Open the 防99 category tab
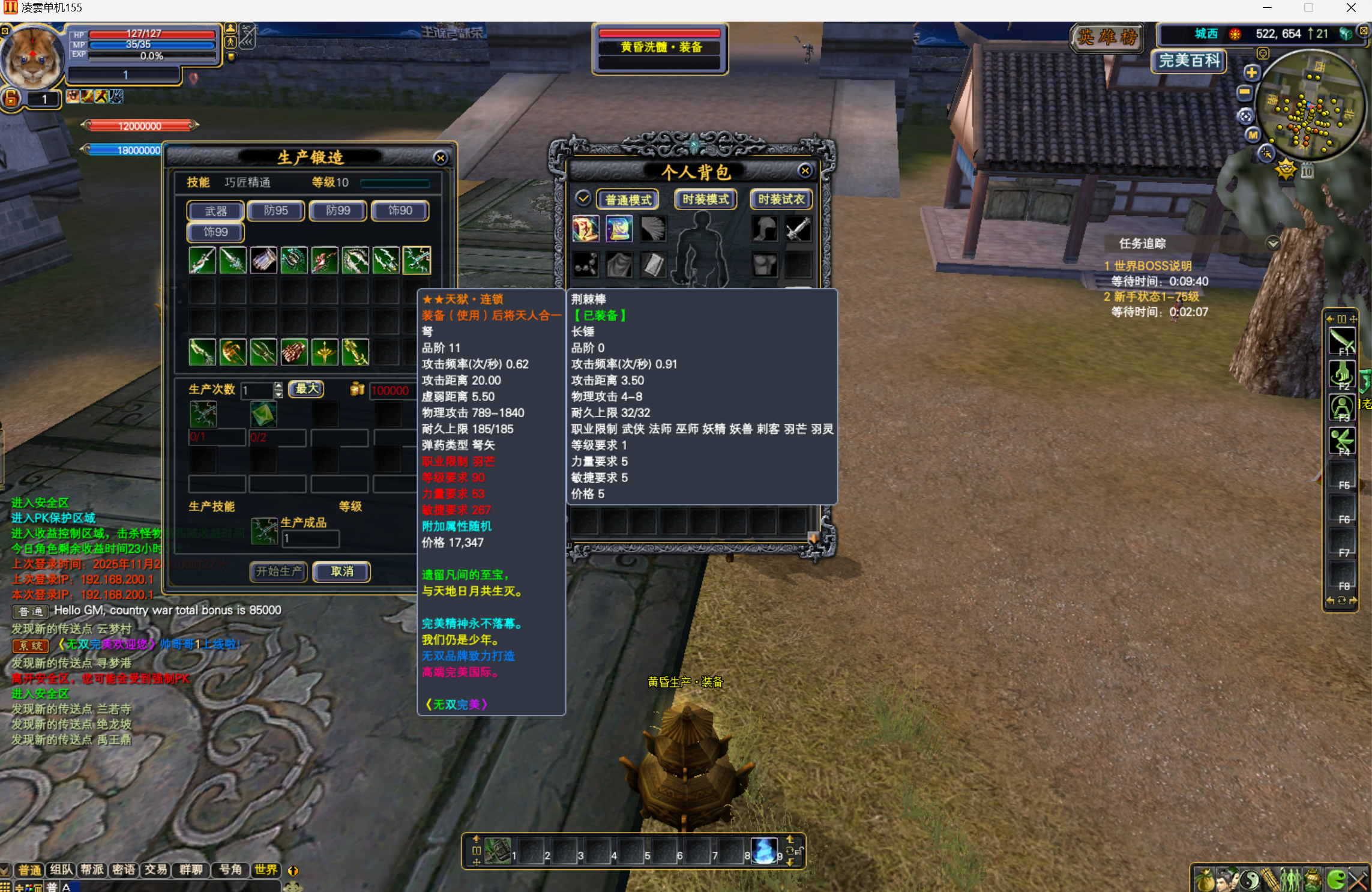 point(338,211)
